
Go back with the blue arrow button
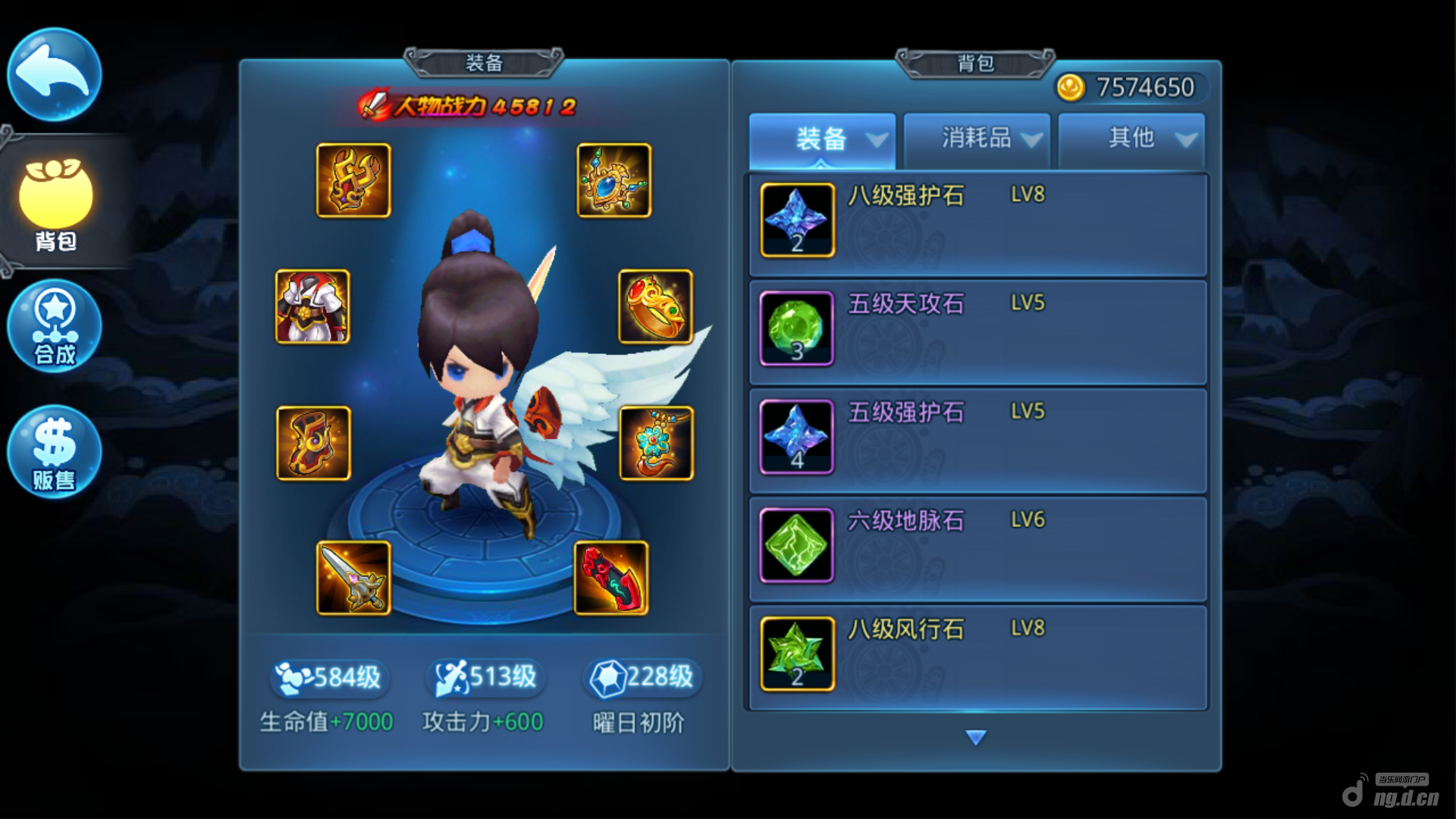click(54, 74)
